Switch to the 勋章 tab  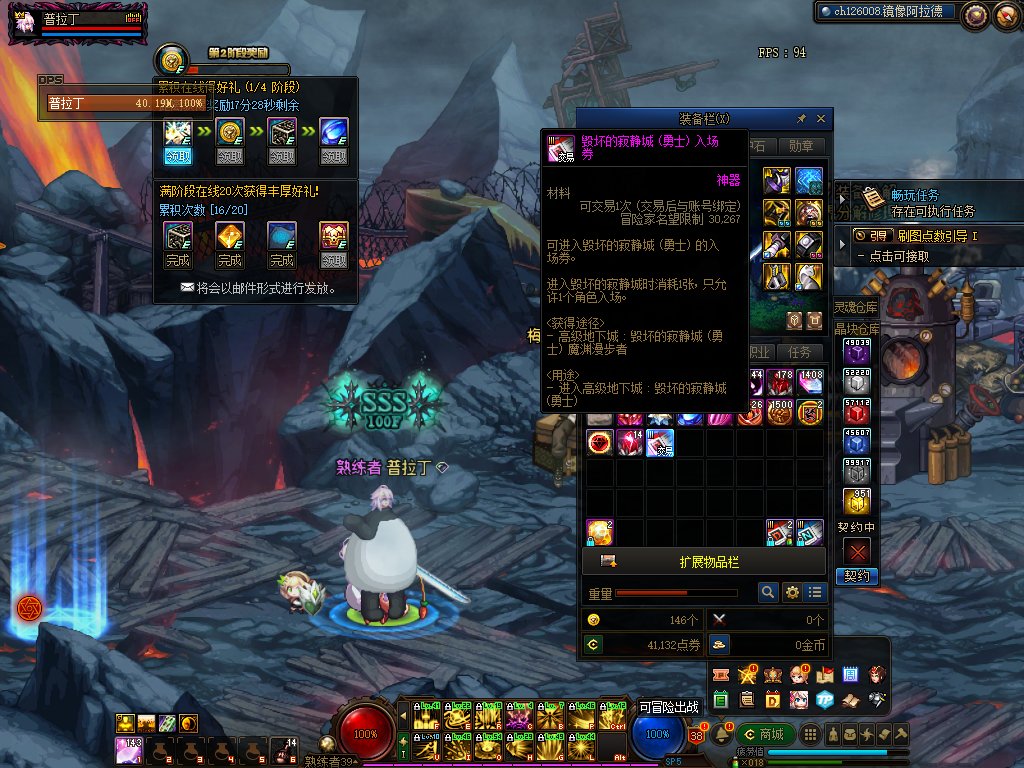801,146
